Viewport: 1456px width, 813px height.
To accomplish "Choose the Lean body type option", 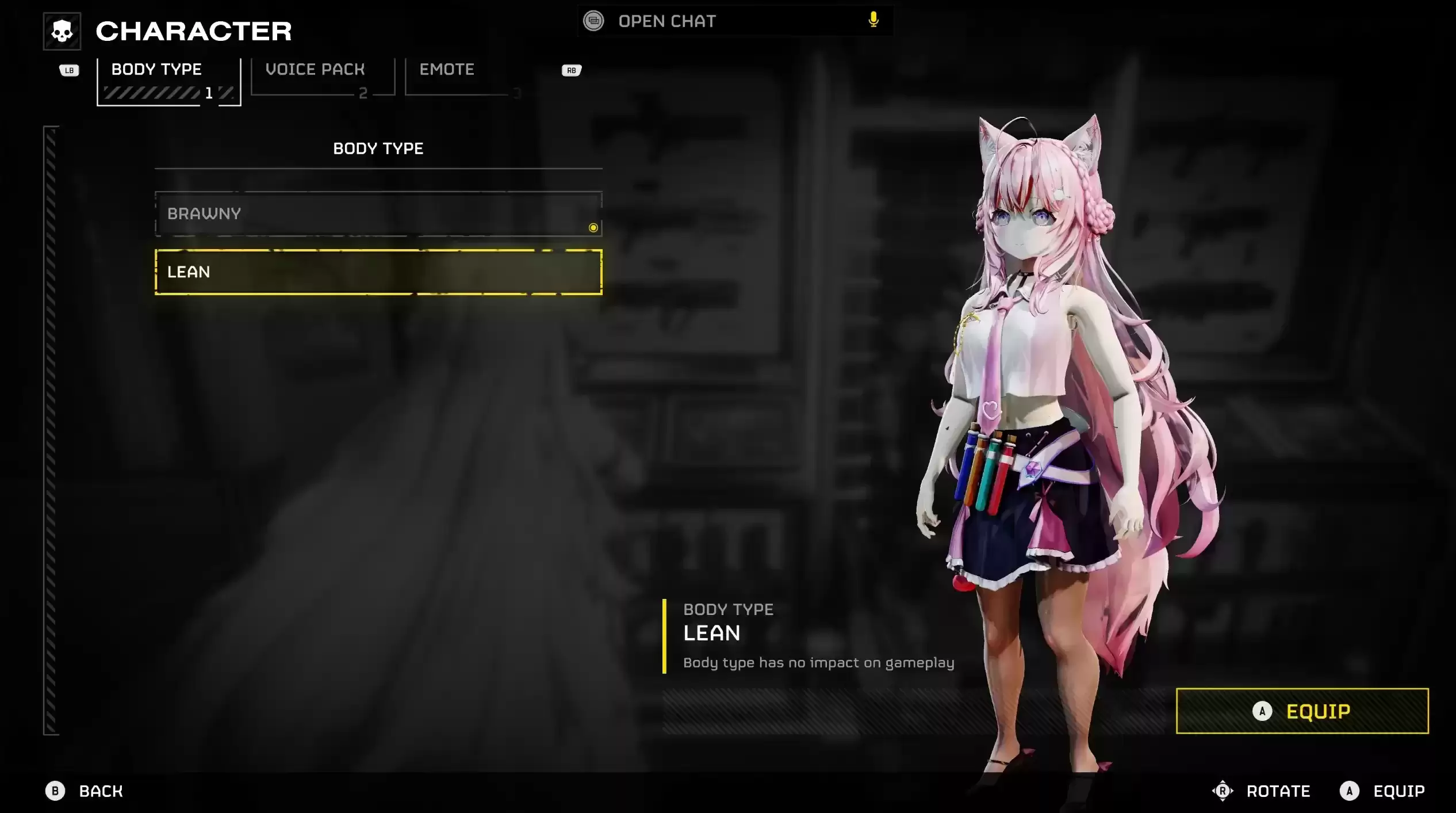I will [x=378, y=272].
